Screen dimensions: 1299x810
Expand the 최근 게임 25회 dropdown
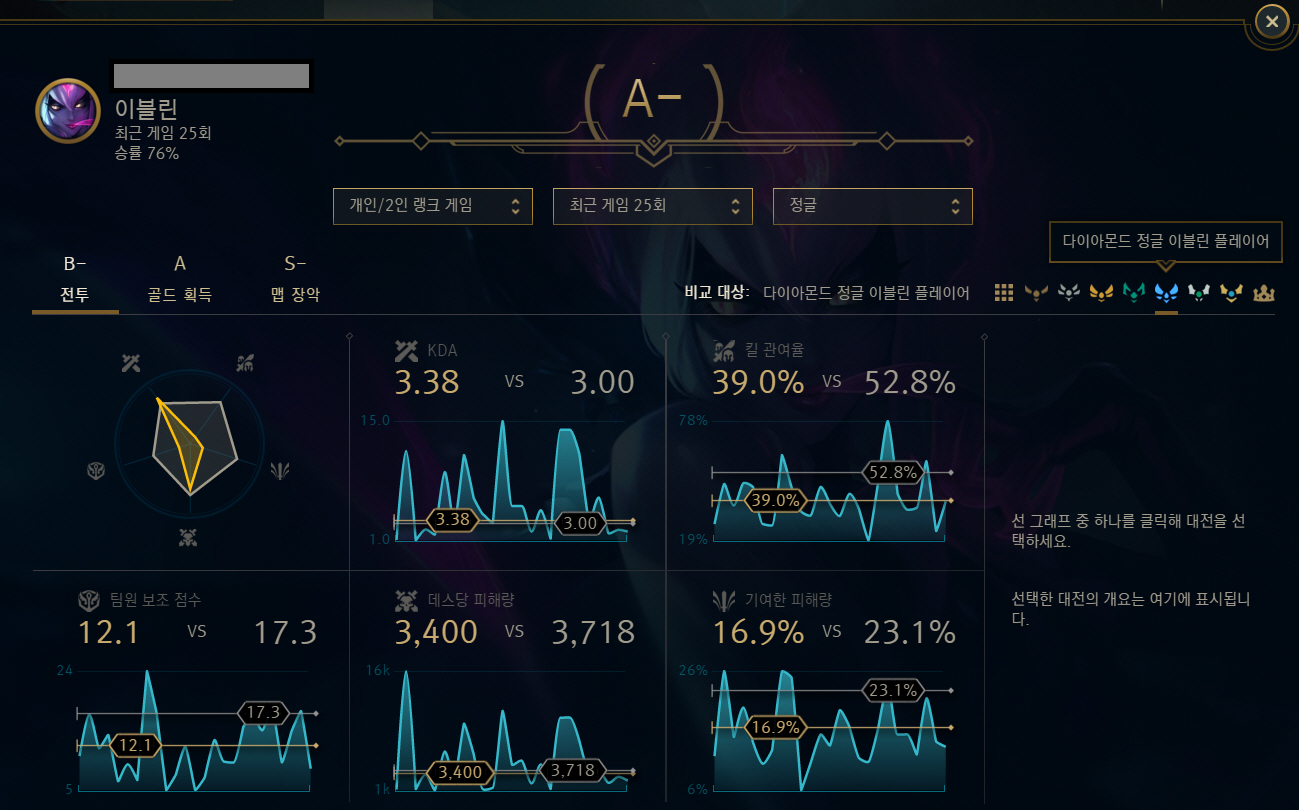pos(652,206)
